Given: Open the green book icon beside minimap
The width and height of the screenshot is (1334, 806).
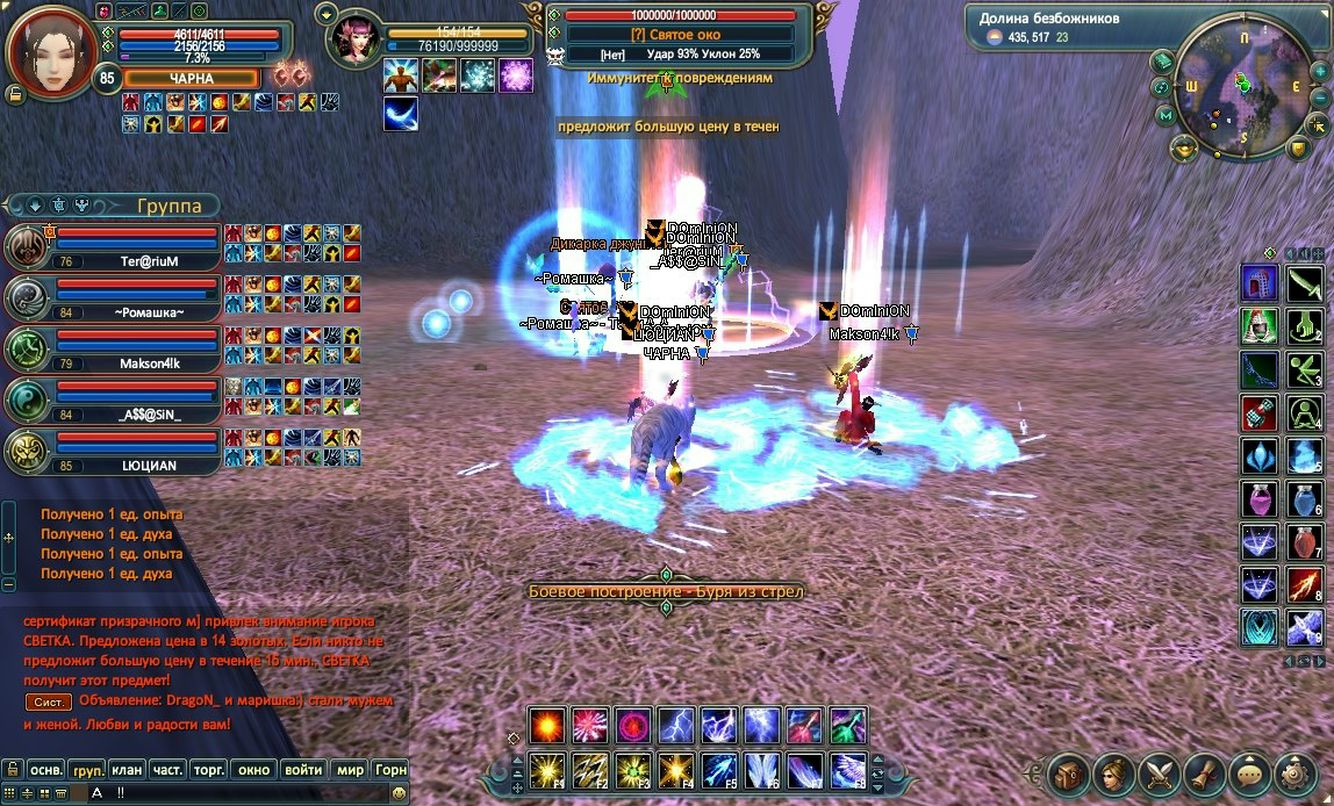Looking at the screenshot, I should click(x=1162, y=62).
